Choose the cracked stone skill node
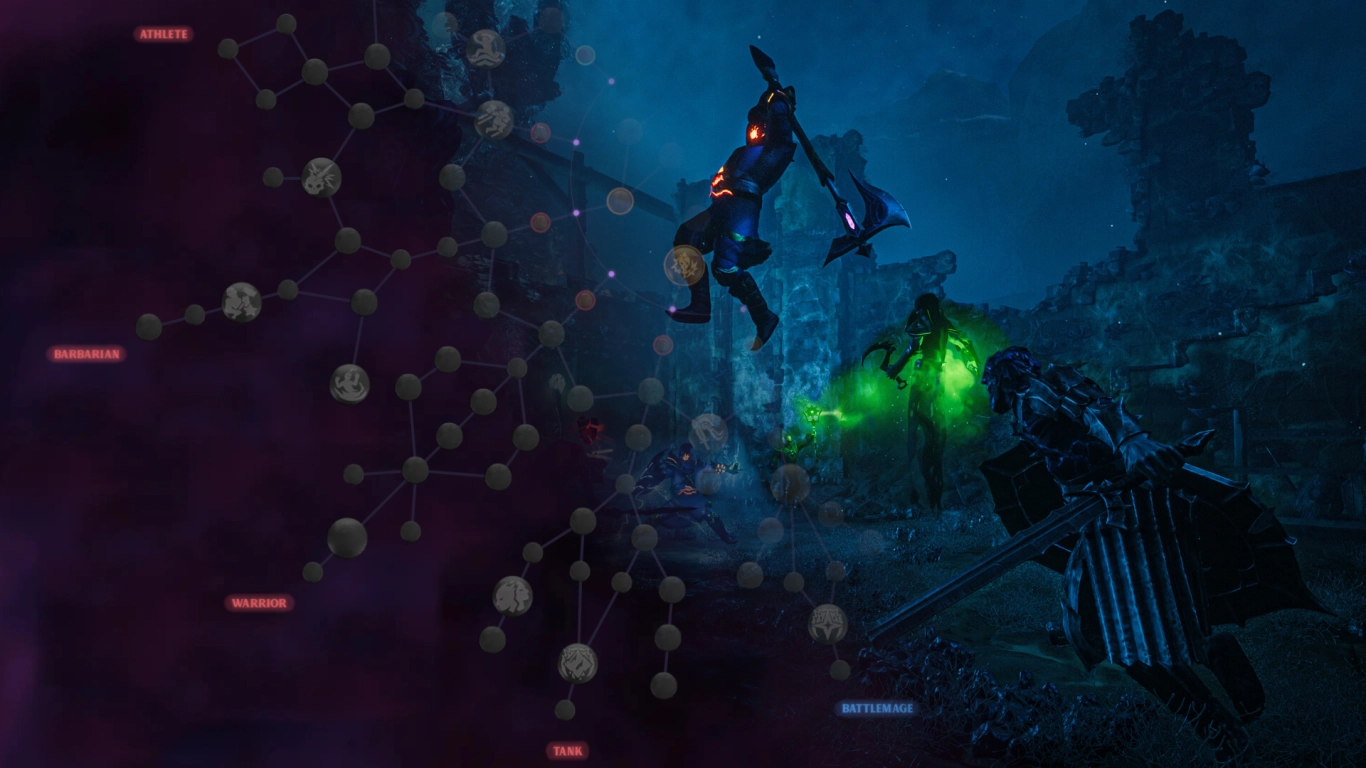The width and height of the screenshot is (1366, 768). tap(512, 595)
